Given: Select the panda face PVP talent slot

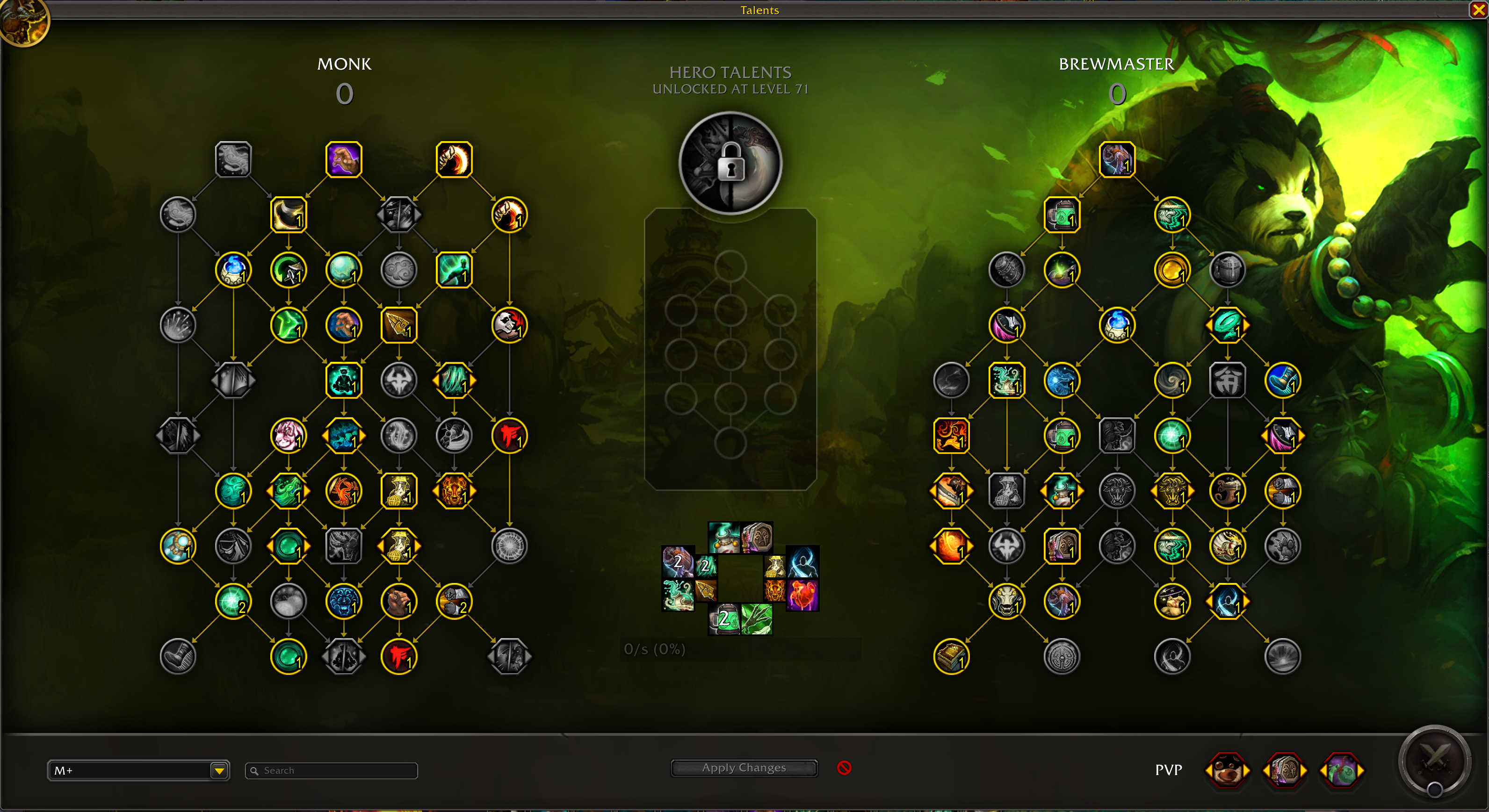Looking at the screenshot, I should [x=1227, y=770].
